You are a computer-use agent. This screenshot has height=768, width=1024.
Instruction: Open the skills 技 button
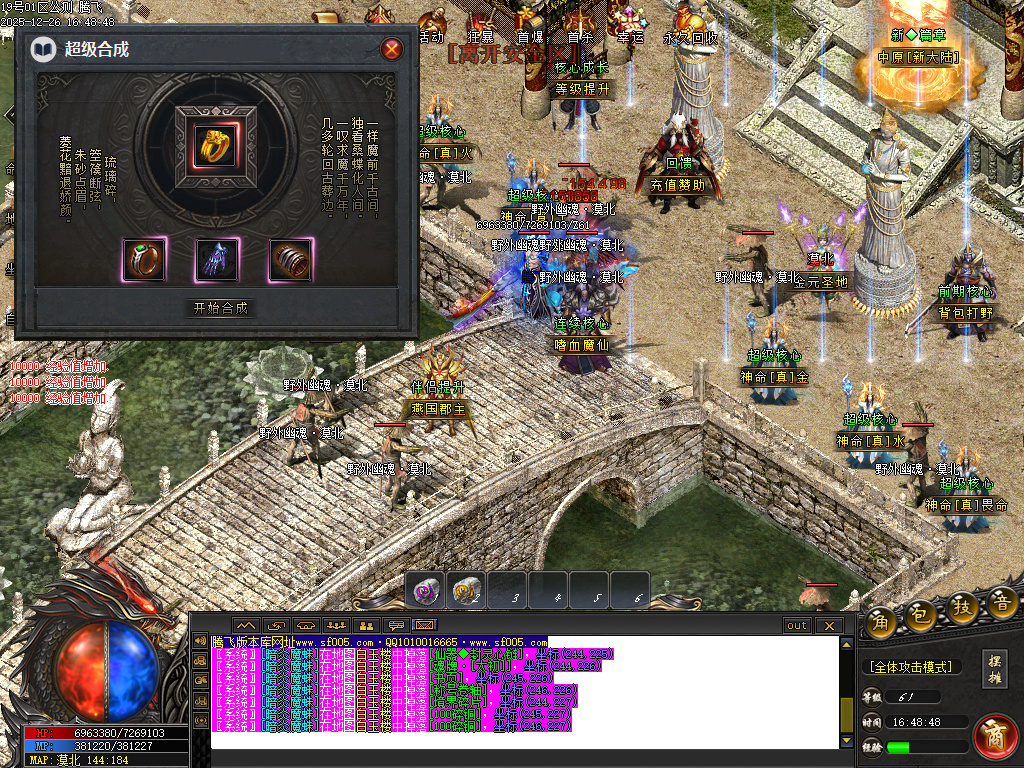point(963,608)
